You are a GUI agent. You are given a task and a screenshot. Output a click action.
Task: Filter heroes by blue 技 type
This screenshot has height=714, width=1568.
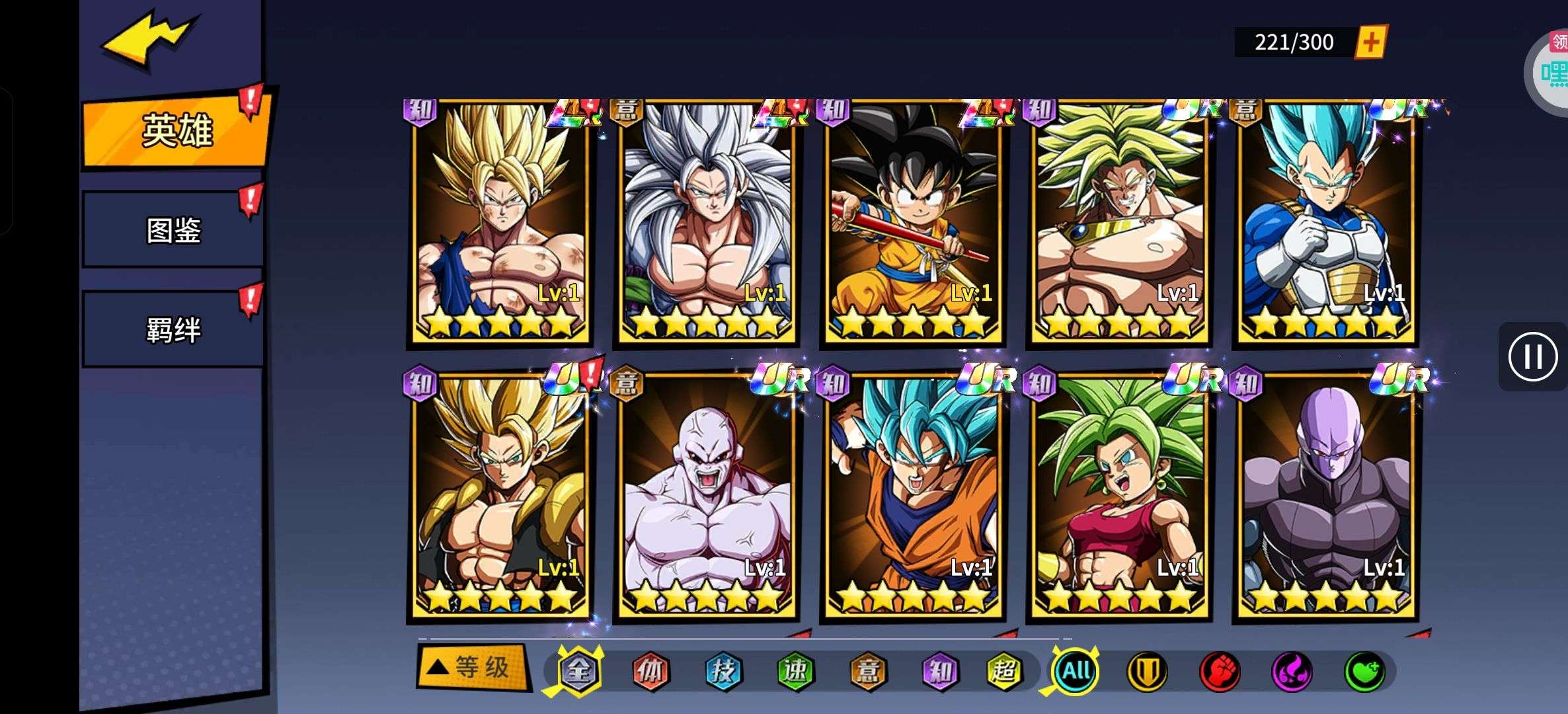tap(723, 672)
